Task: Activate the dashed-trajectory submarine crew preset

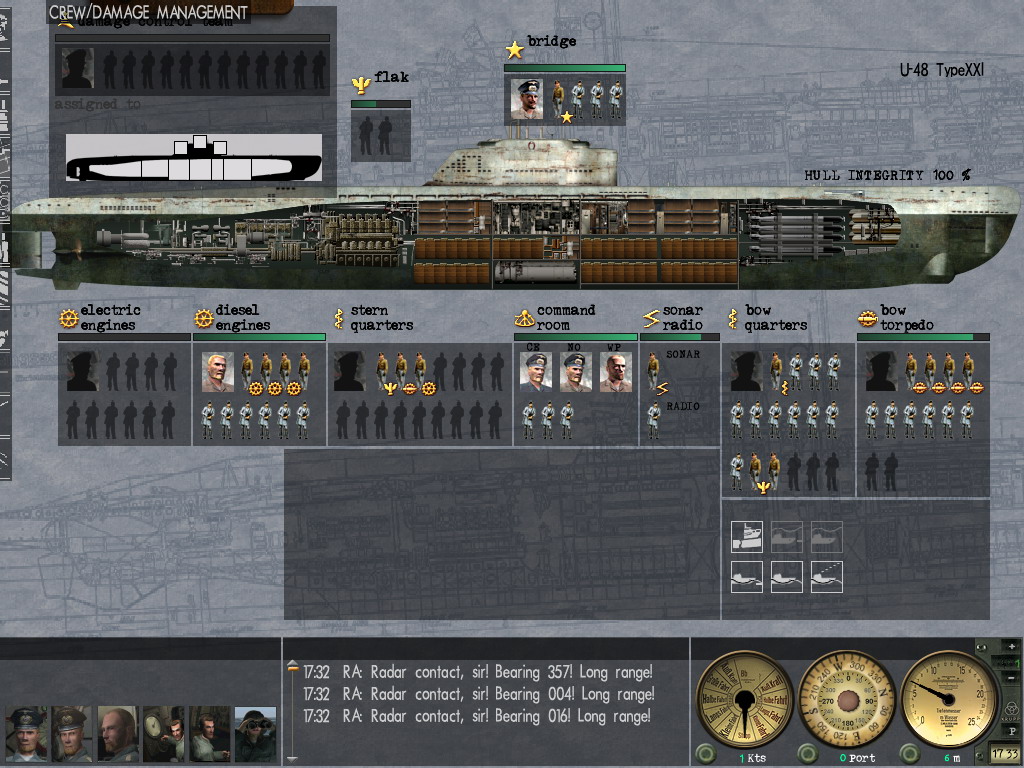Action: tap(827, 576)
